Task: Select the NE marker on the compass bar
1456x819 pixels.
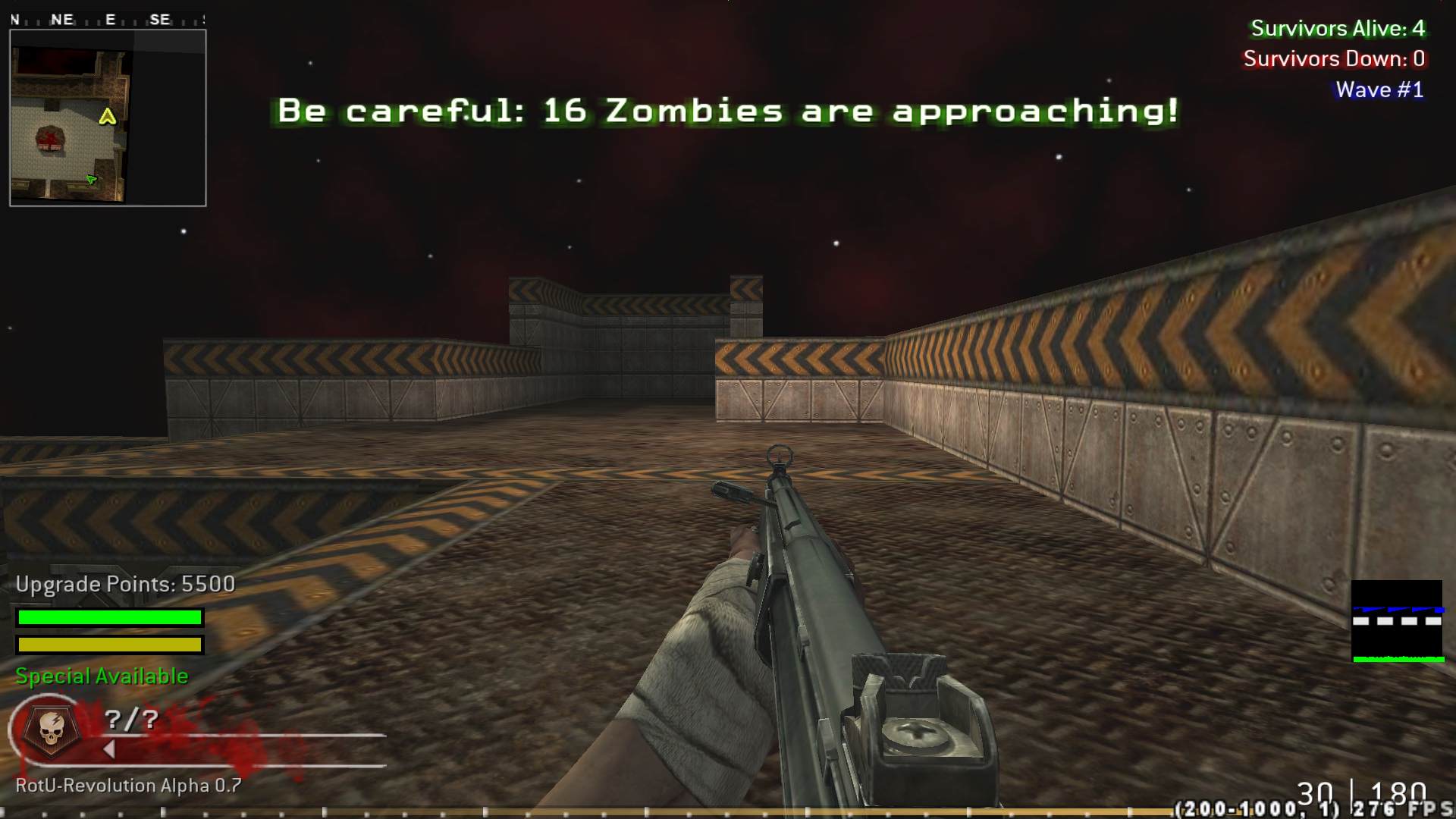Action: (62, 20)
